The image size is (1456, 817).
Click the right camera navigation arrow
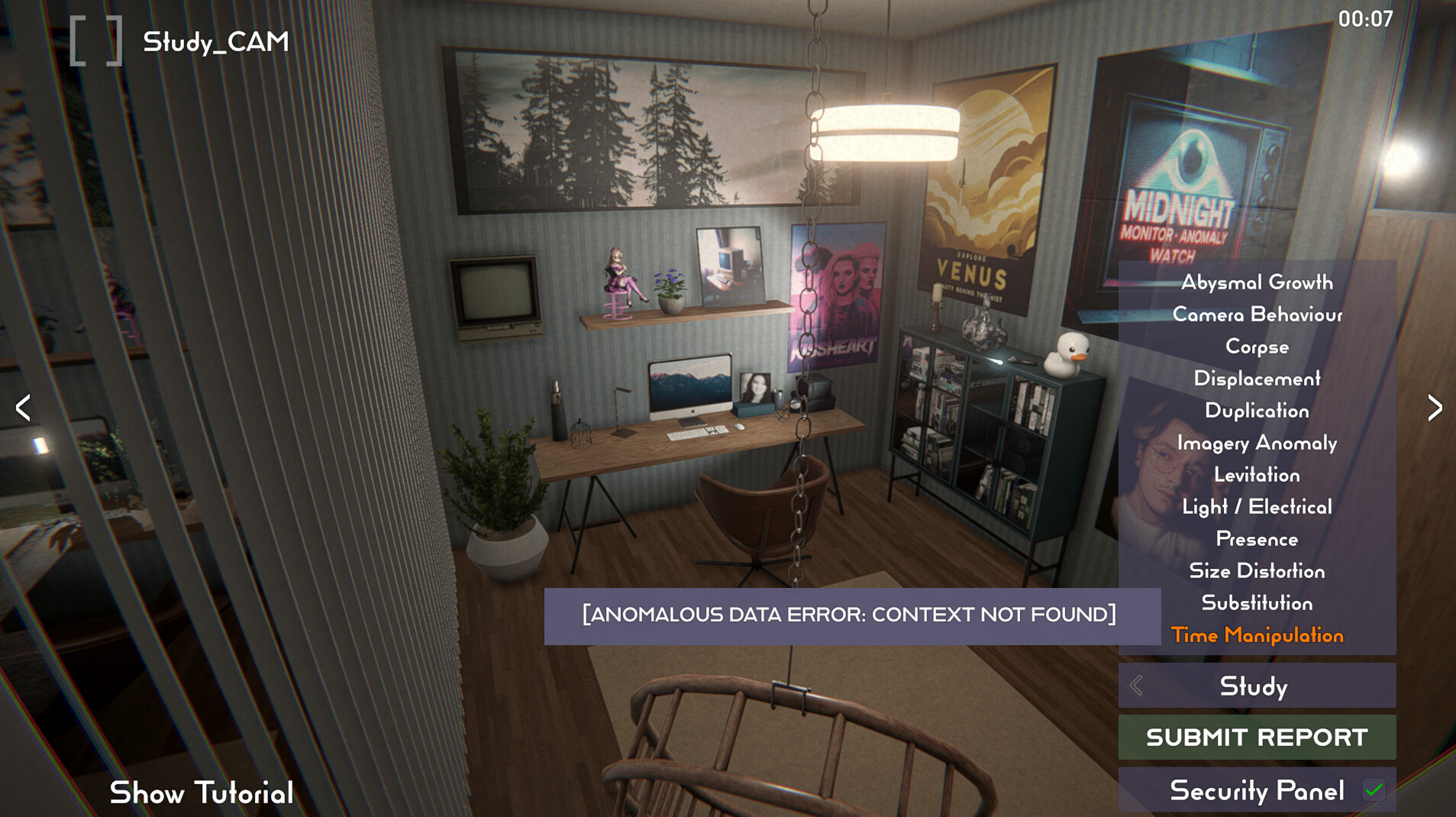pyautogui.click(x=1435, y=407)
